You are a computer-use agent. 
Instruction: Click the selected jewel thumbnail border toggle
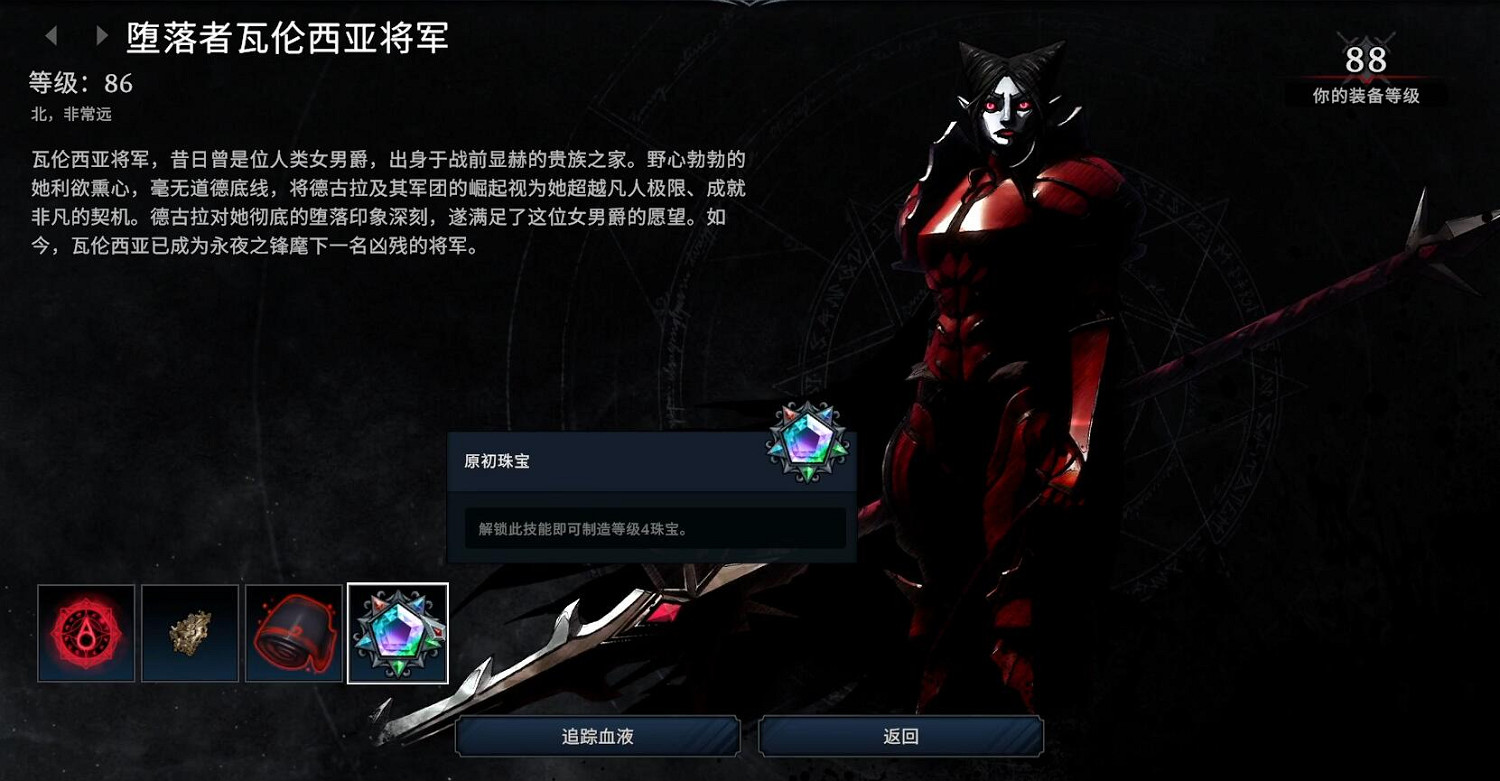pyautogui.click(x=397, y=633)
